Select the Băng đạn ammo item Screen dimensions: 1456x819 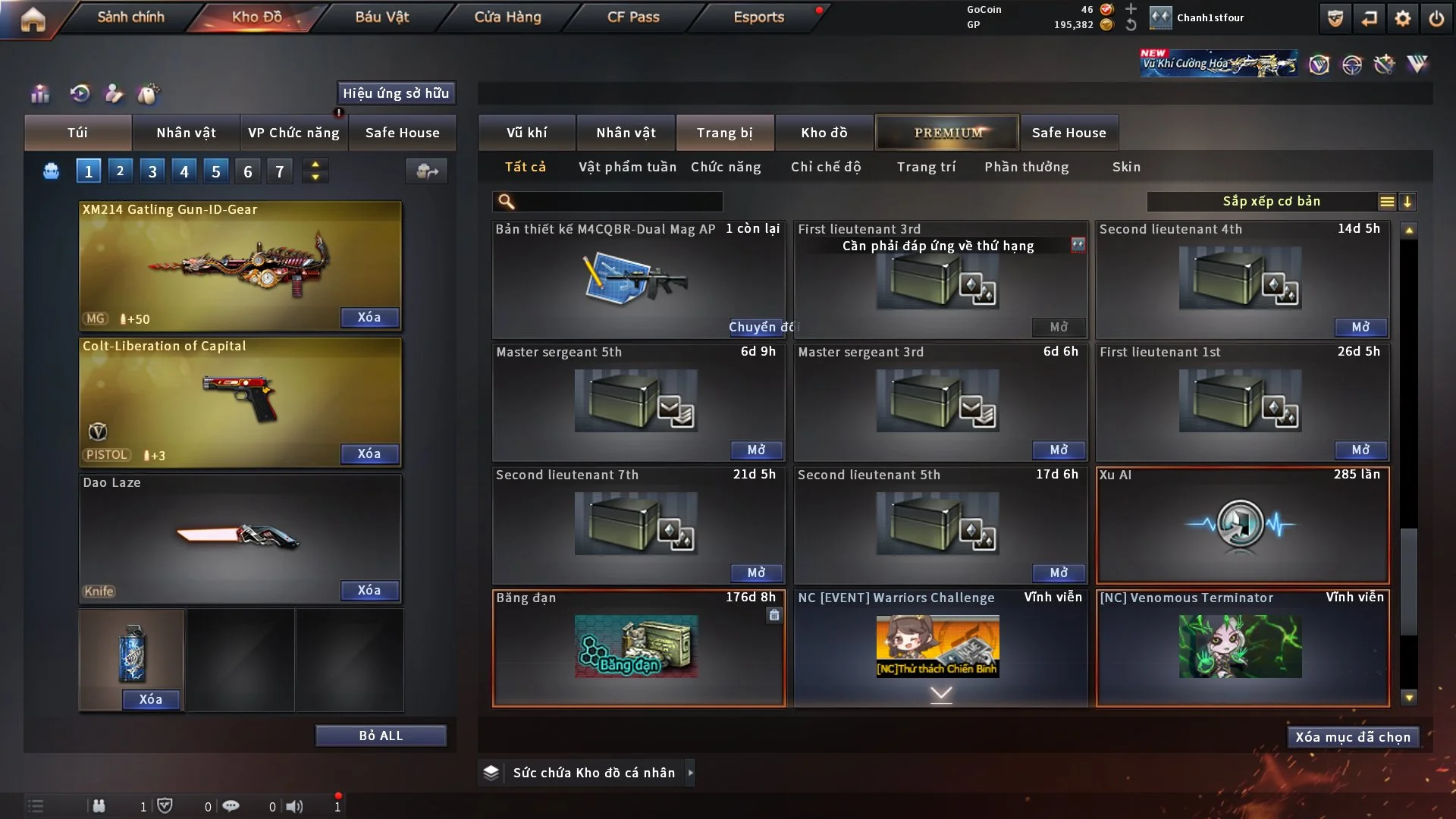638,648
